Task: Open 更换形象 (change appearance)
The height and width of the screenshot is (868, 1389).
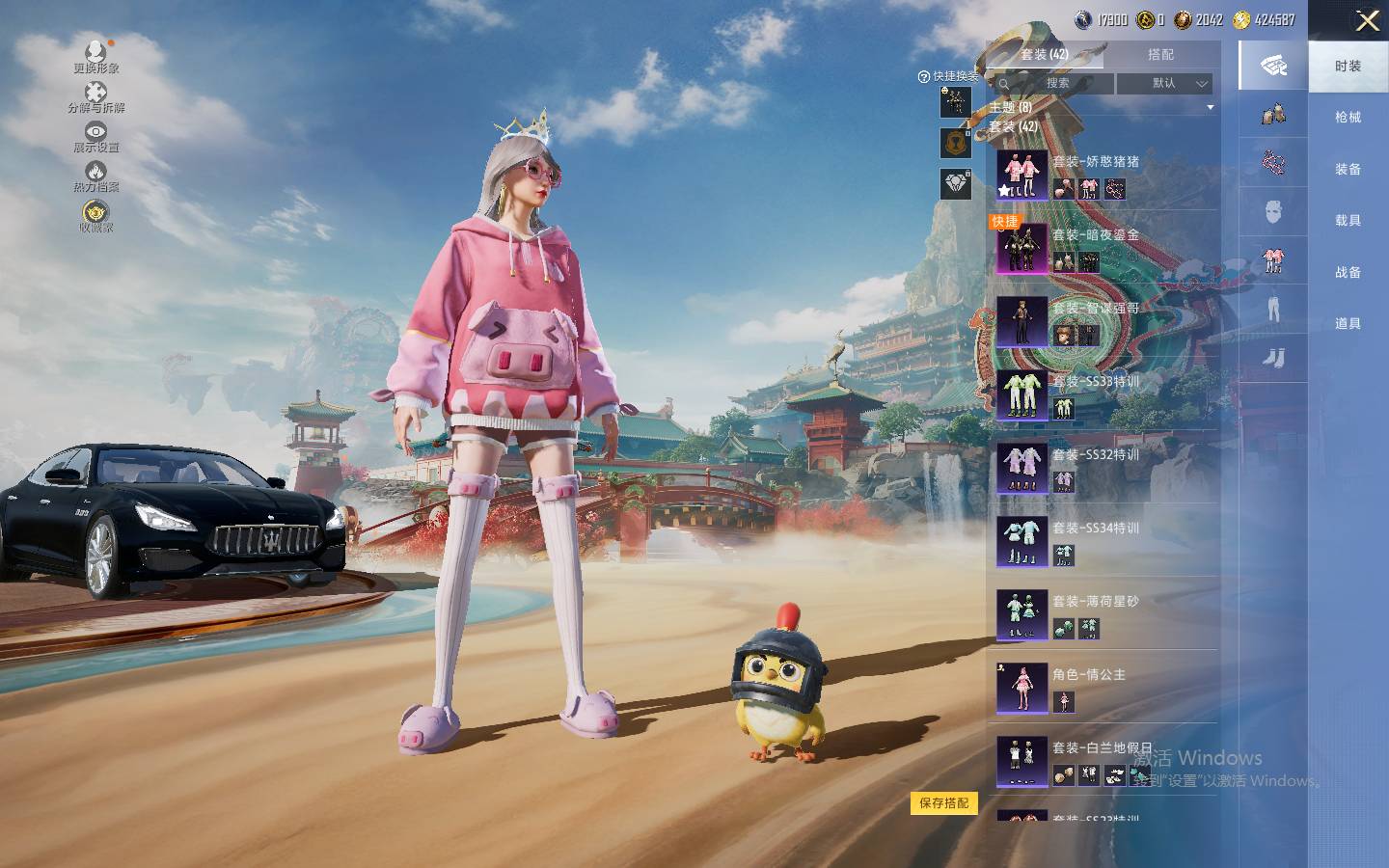Action: [x=95, y=56]
